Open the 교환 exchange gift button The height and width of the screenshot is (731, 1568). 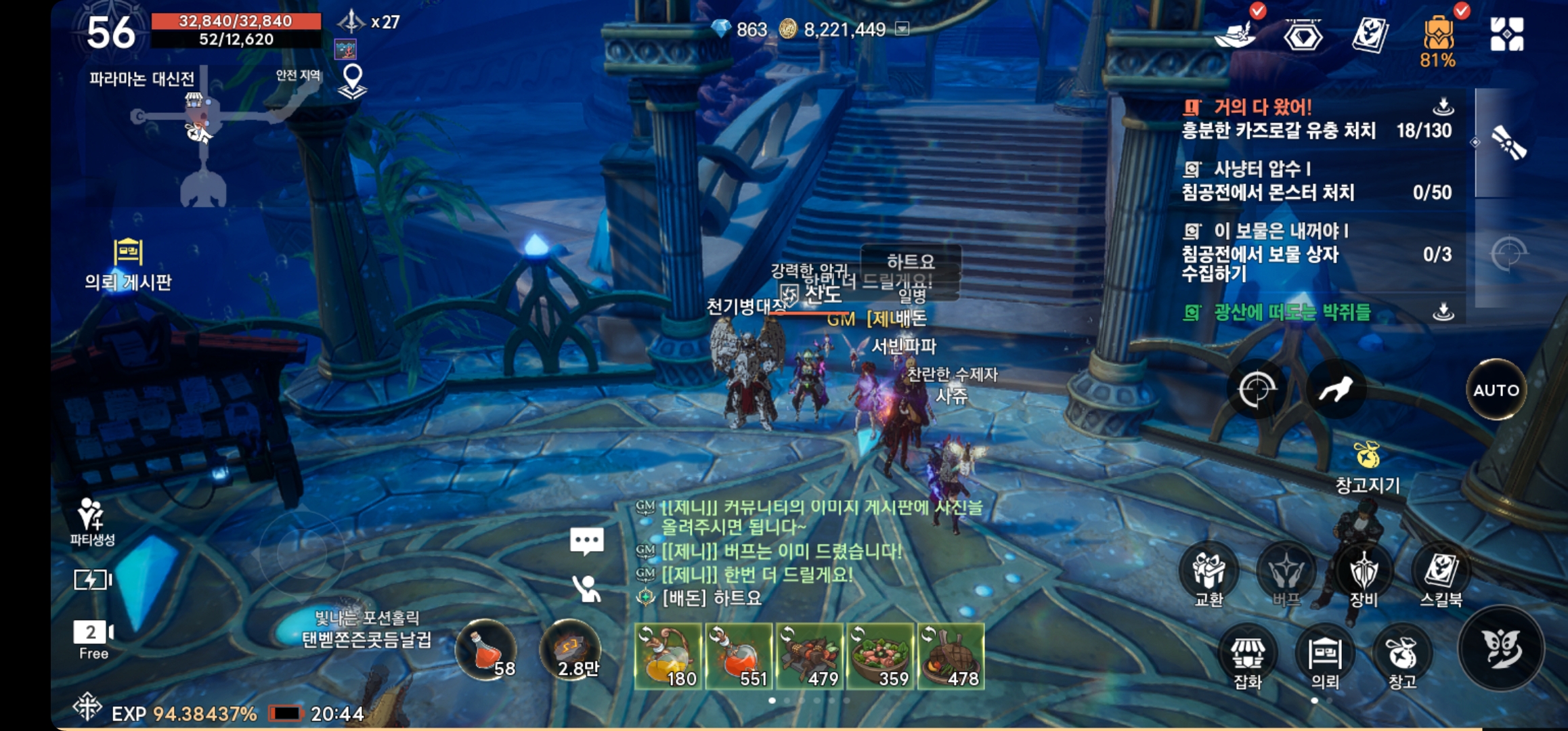pyautogui.click(x=1208, y=572)
